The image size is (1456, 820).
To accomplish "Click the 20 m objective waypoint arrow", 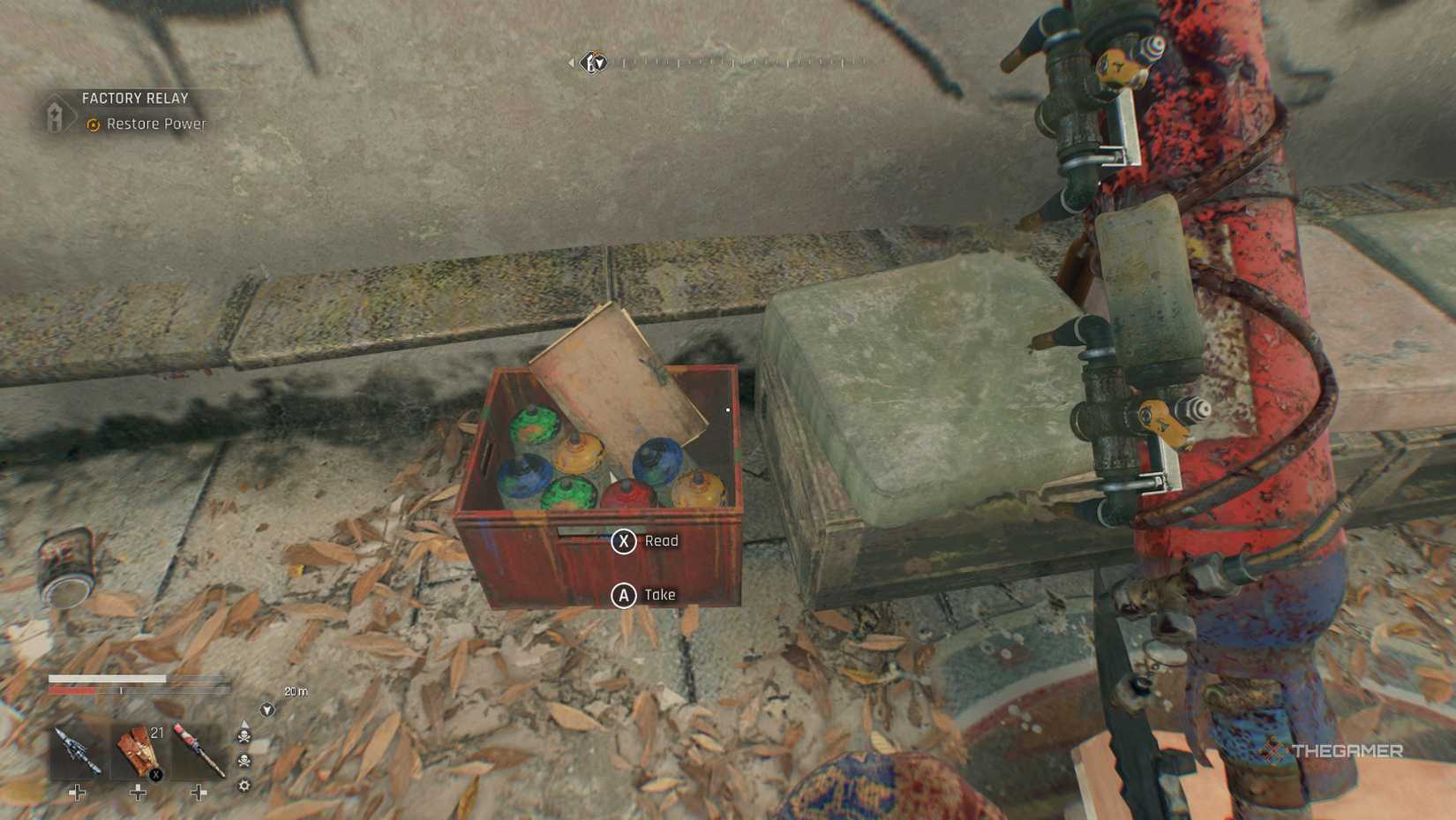I will (x=267, y=710).
